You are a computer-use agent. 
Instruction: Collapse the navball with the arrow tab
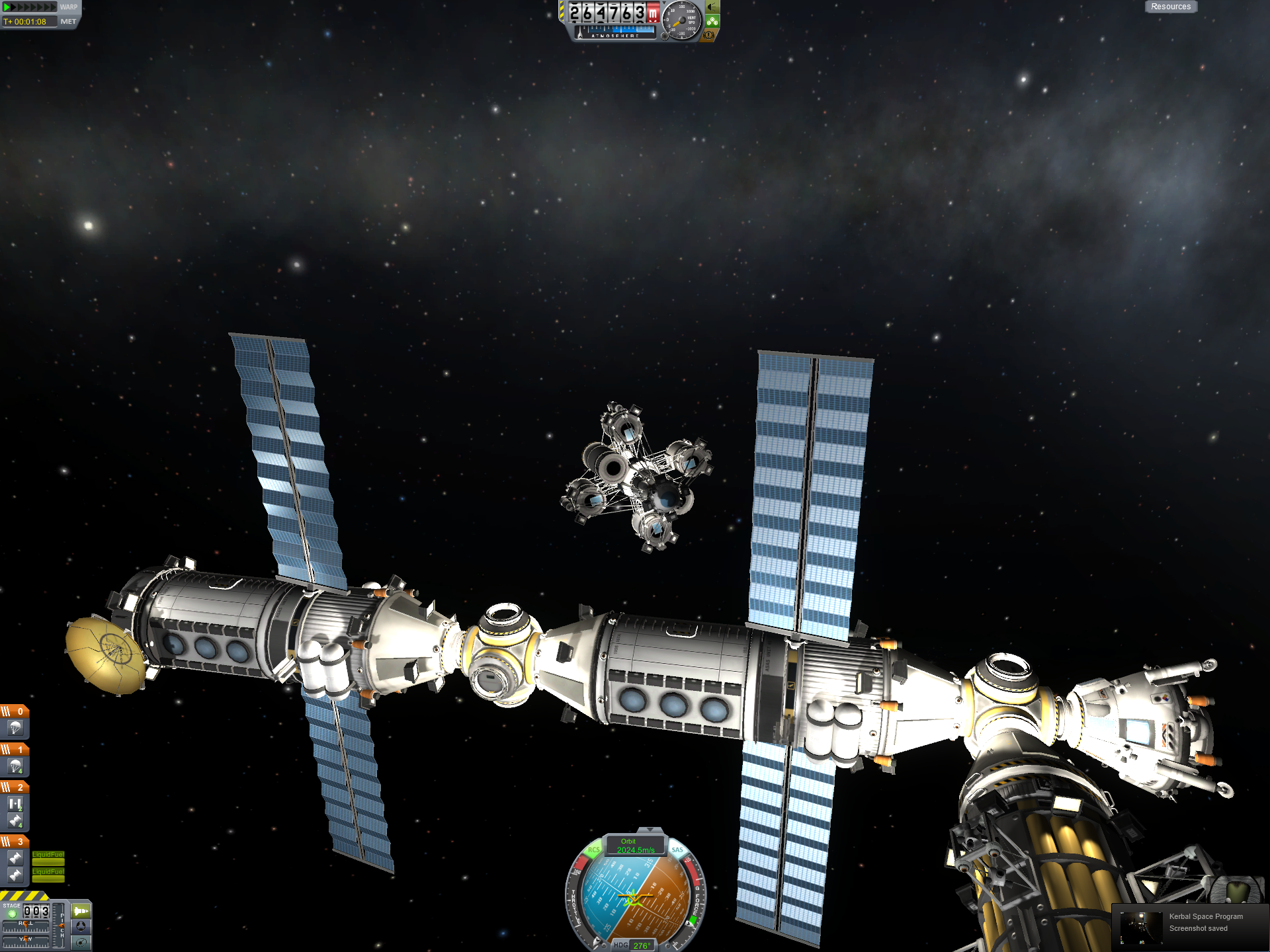point(650,830)
